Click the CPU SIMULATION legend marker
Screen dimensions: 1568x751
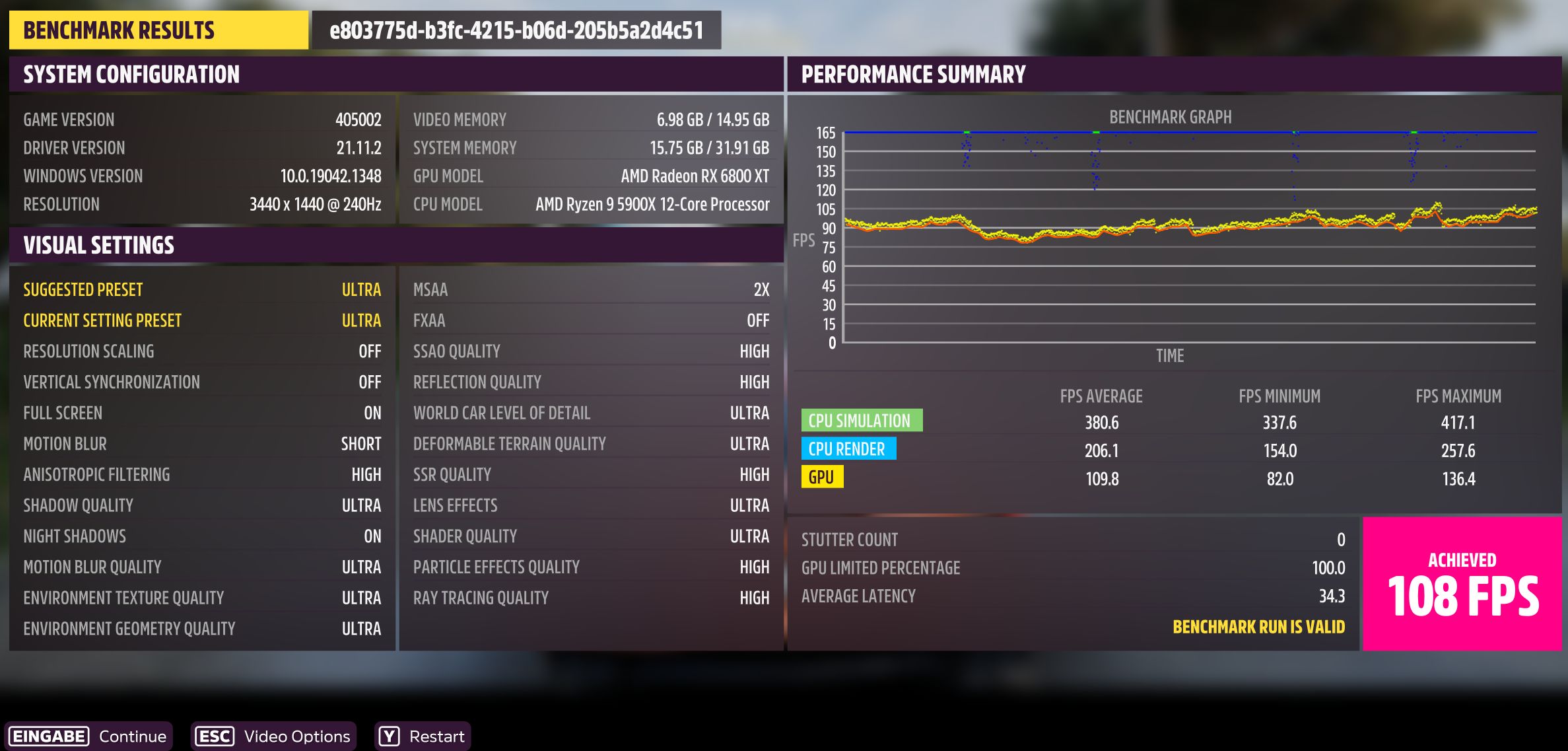[863, 419]
